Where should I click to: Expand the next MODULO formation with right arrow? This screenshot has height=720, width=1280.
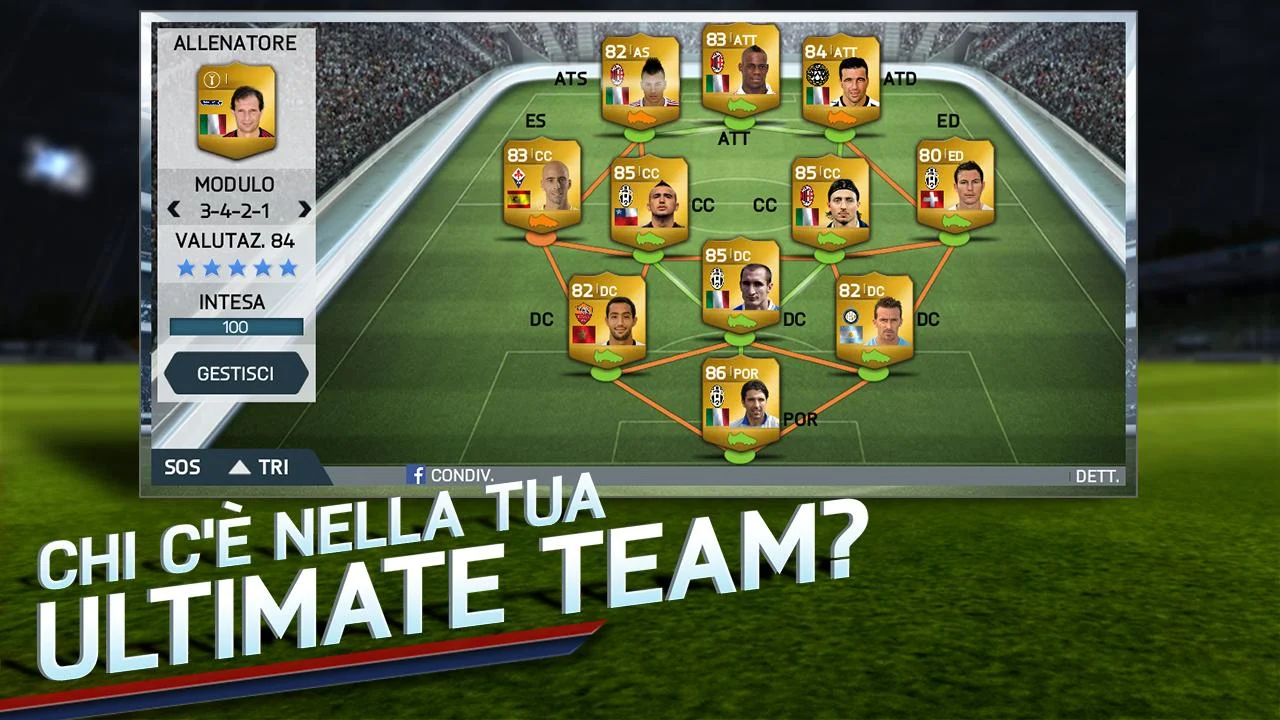point(307,210)
